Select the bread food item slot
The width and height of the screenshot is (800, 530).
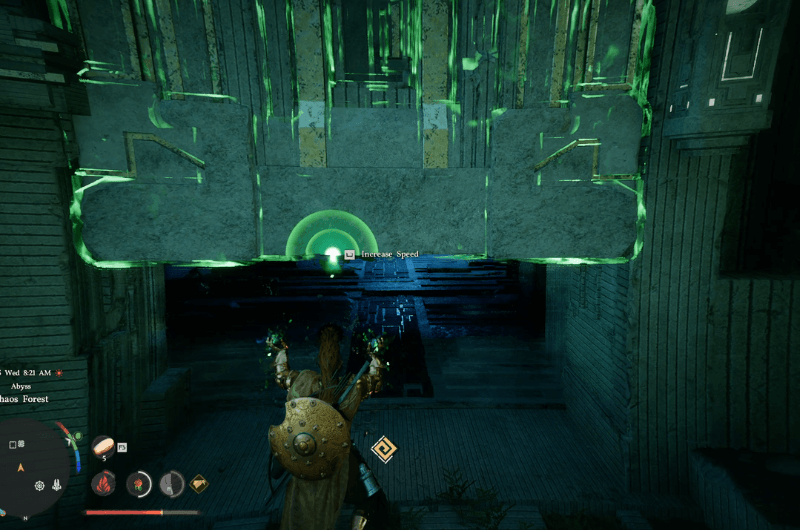pyautogui.click(x=103, y=445)
